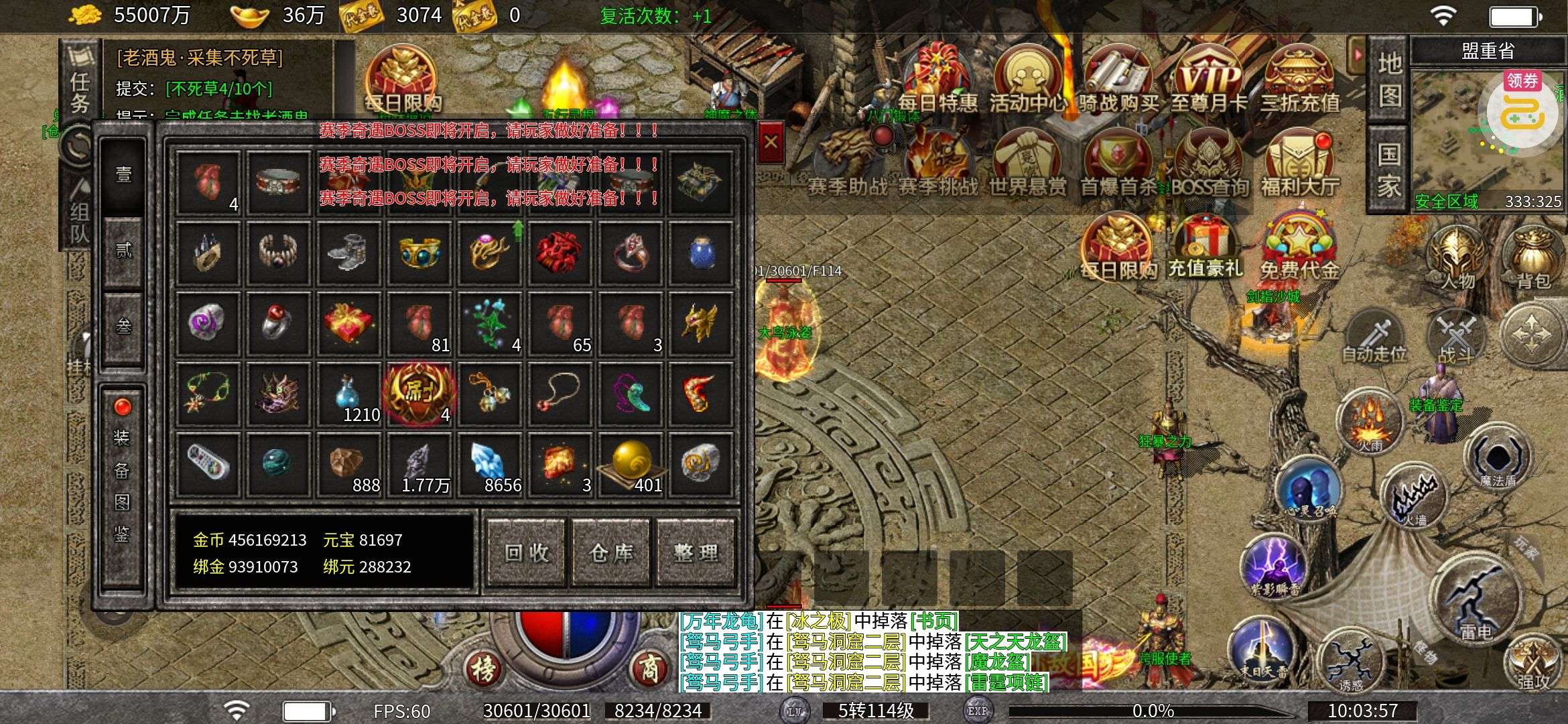Close the inventory bag window
Screen dimensions: 1568x724
click(770, 141)
